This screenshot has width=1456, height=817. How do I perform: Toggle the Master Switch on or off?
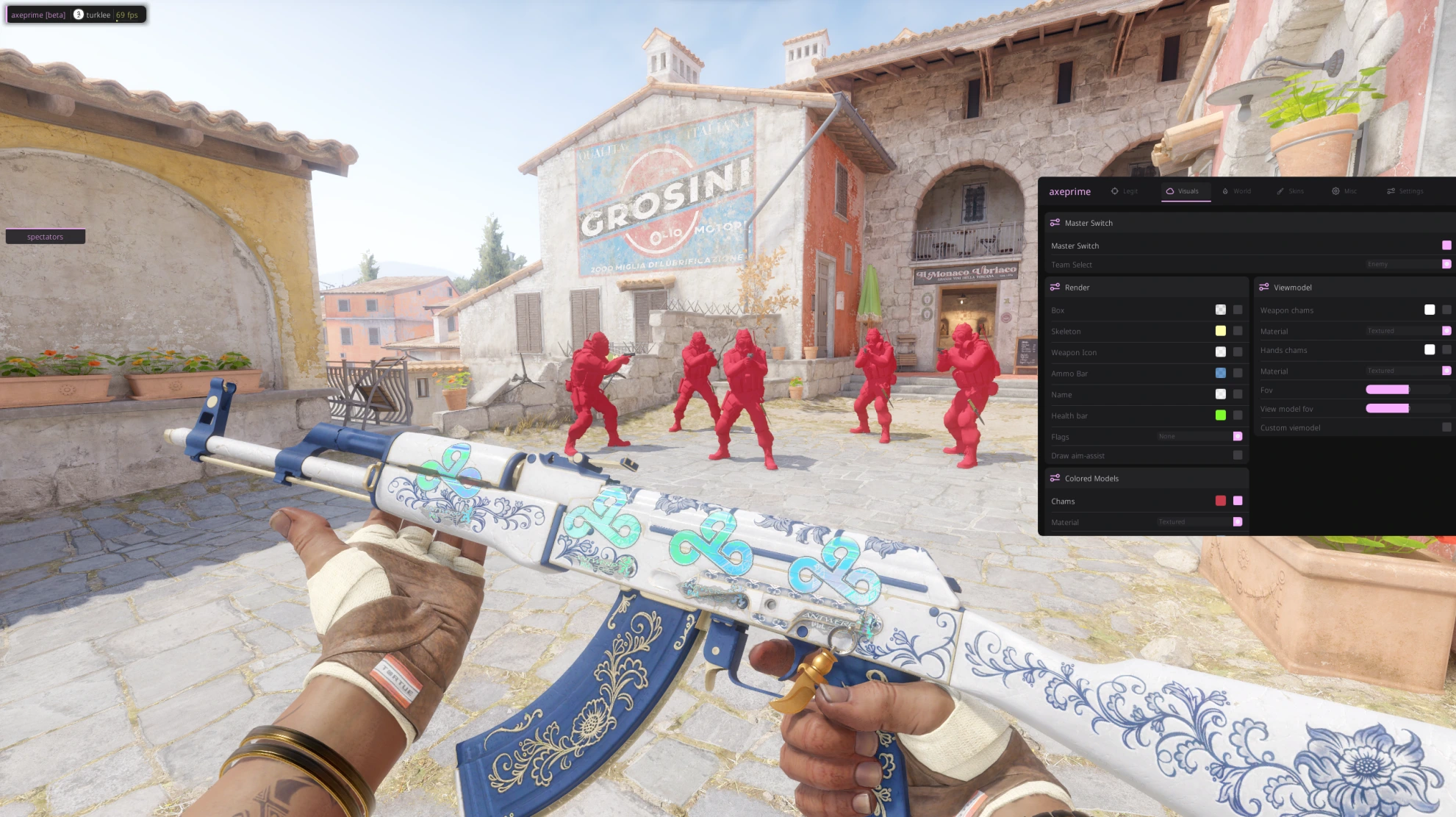1446,246
